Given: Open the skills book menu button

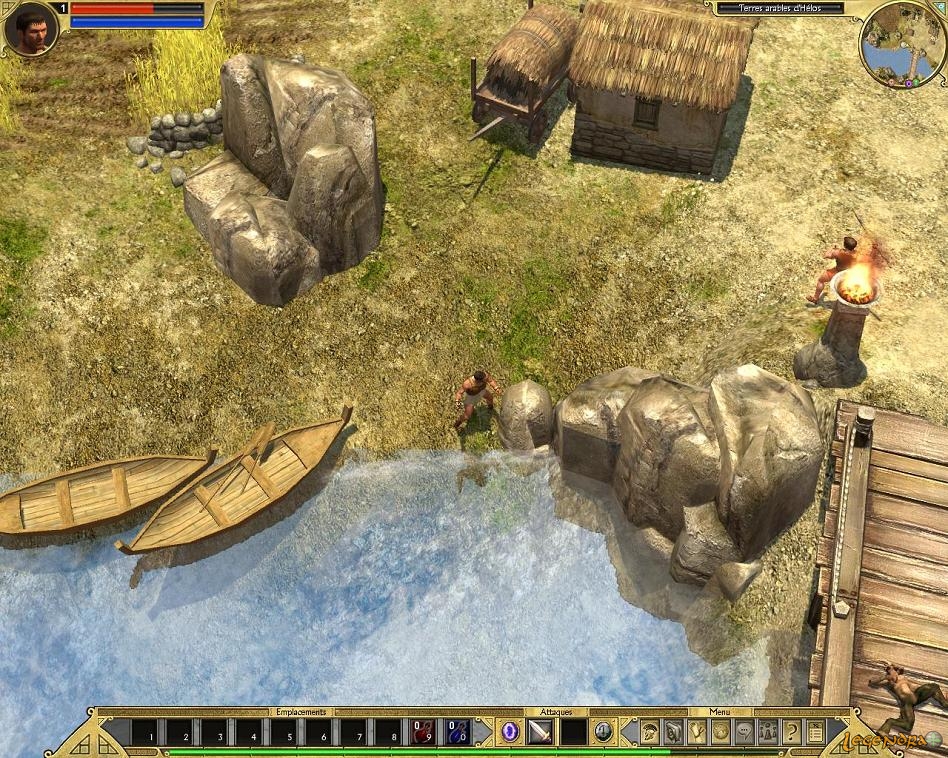Looking at the screenshot, I should coord(674,732).
